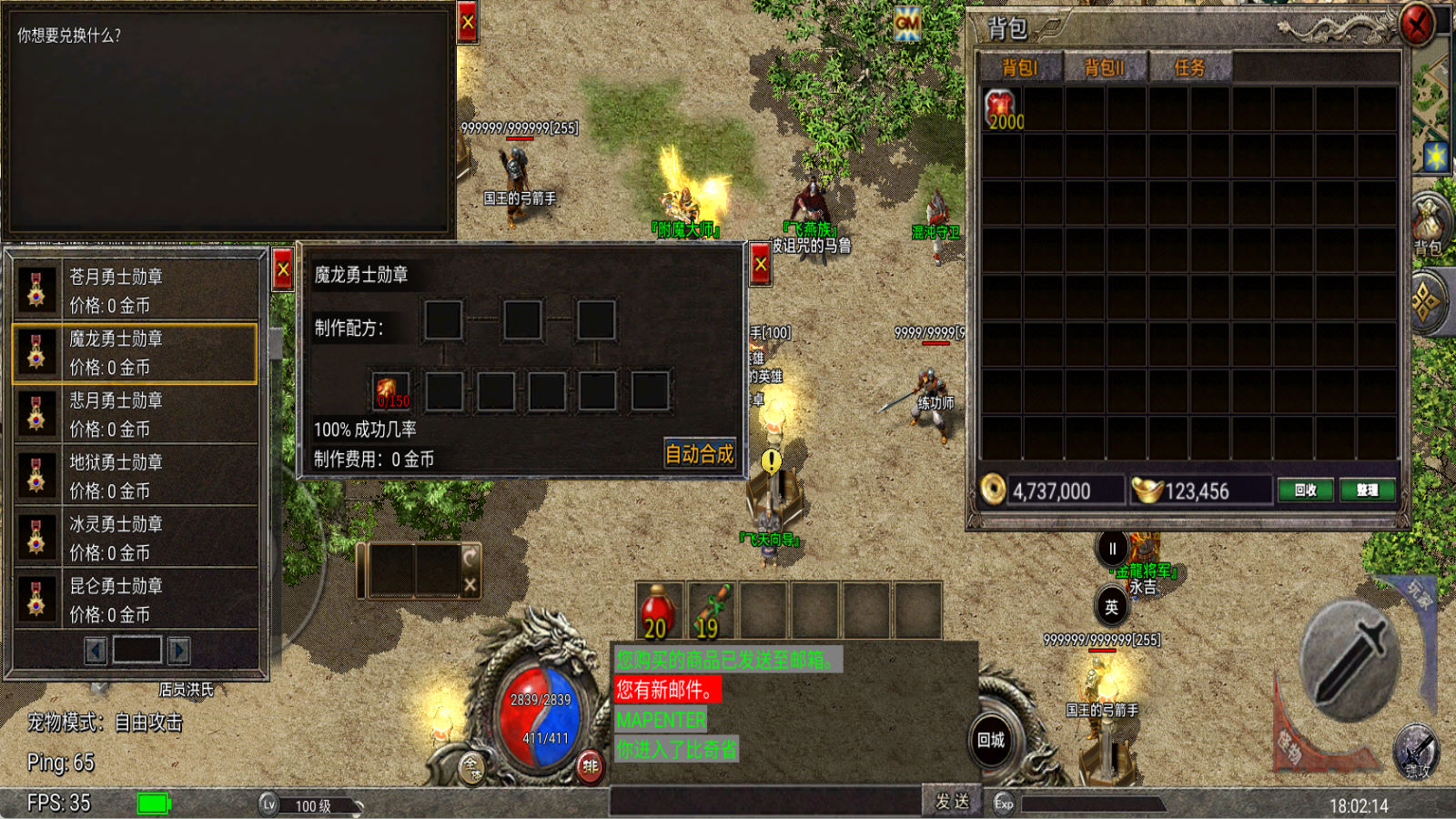This screenshot has width=1456, height=819.
Task: Pick the 冰灵勇士勋章 entry
Action: pos(135,538)
